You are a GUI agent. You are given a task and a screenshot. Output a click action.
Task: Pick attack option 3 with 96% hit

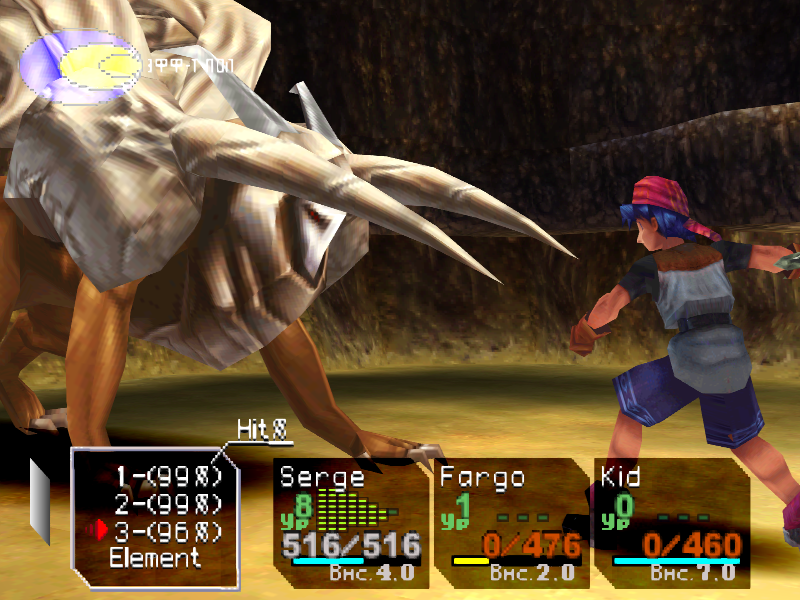click(x=167, y=531)
